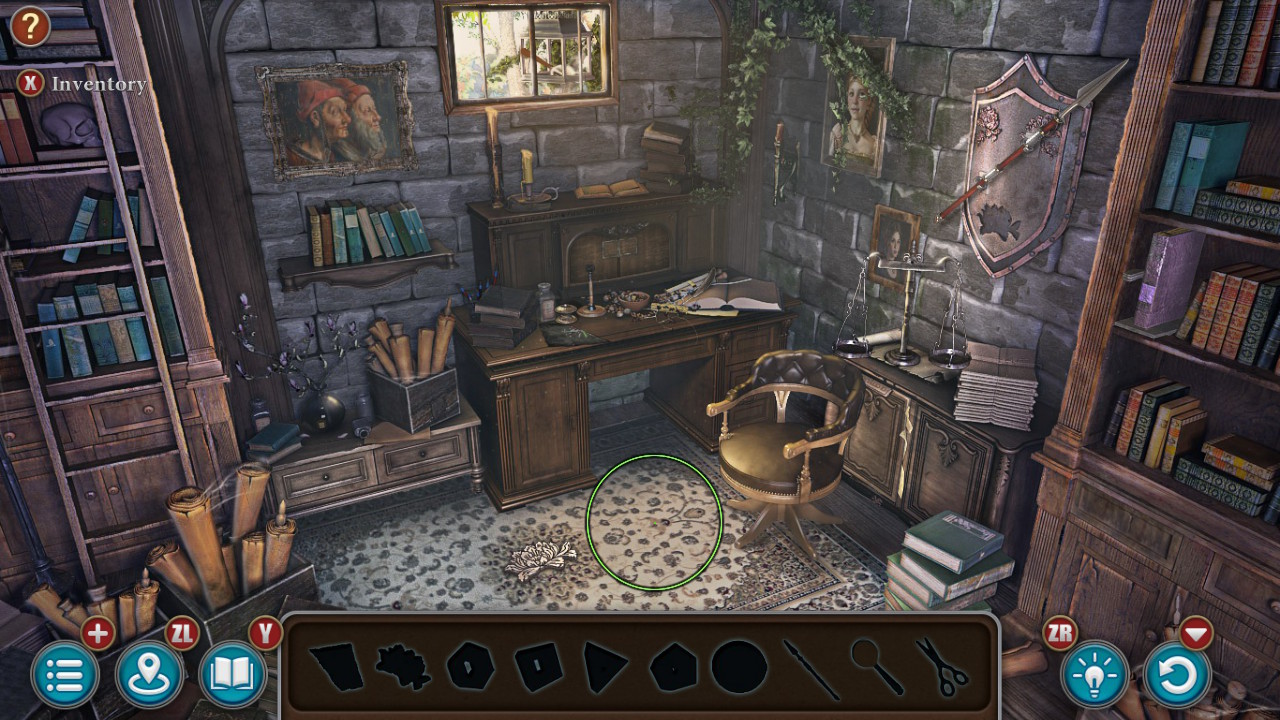
Task: Select the leftmost torn-paper silhouette
Action: click(335, 668)
